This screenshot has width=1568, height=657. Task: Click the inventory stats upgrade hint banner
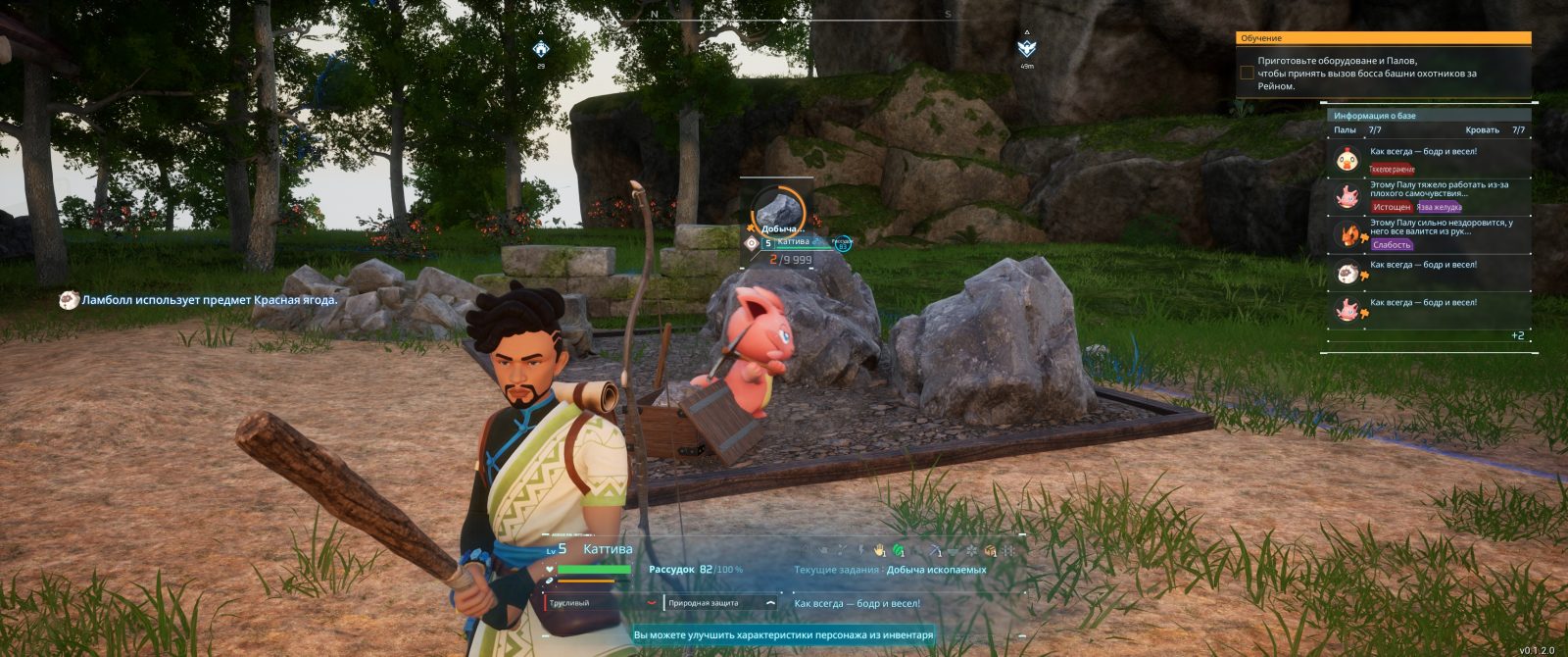point(783,635)
